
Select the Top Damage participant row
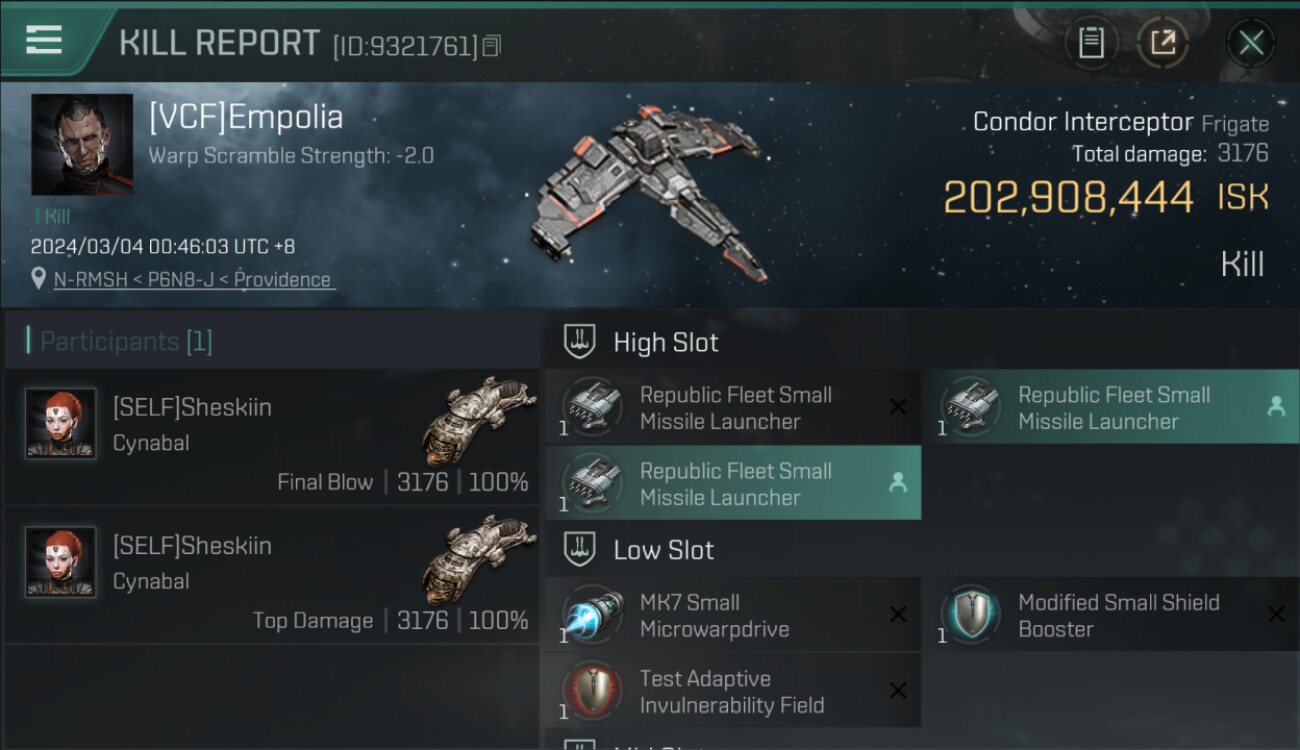point(272,577)
